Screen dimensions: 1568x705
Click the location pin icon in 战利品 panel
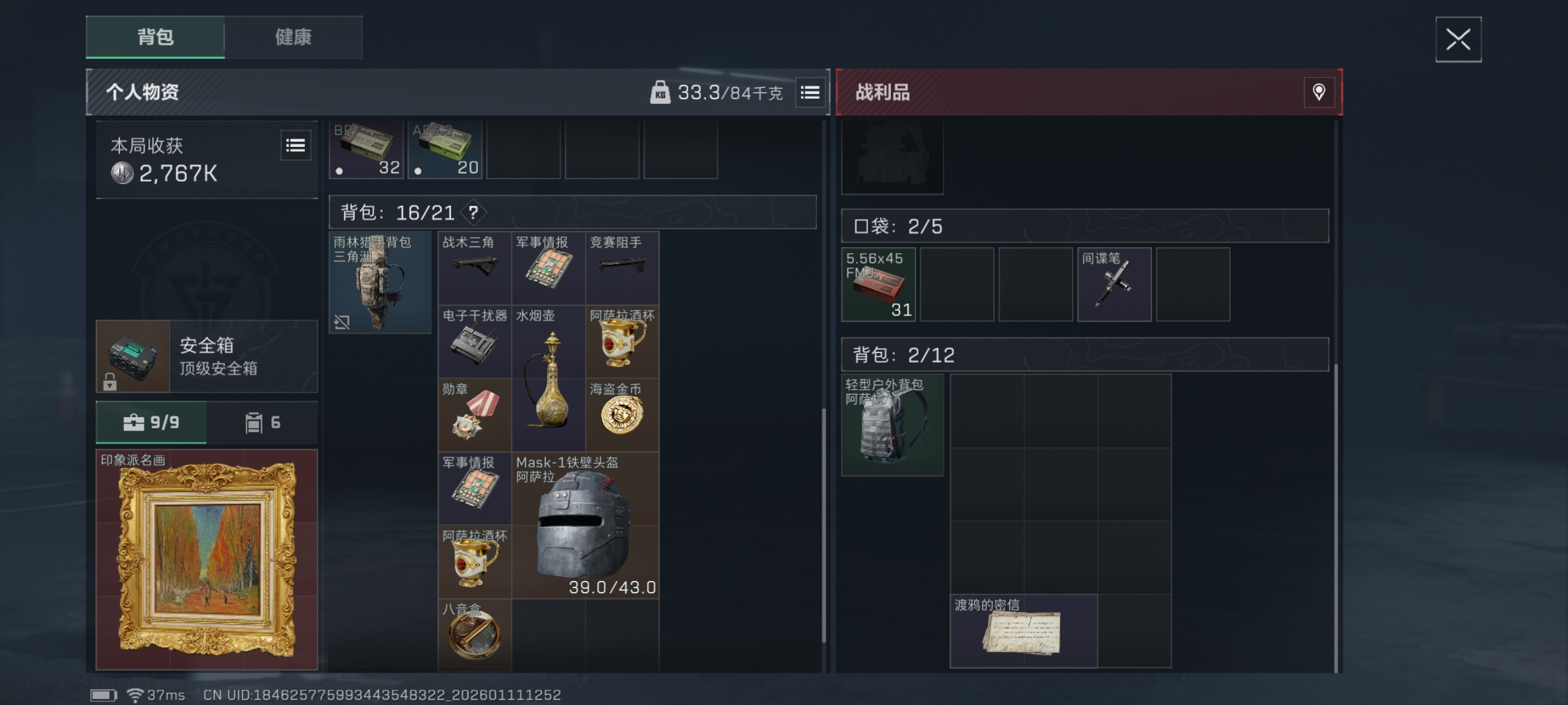(1318, 92)
